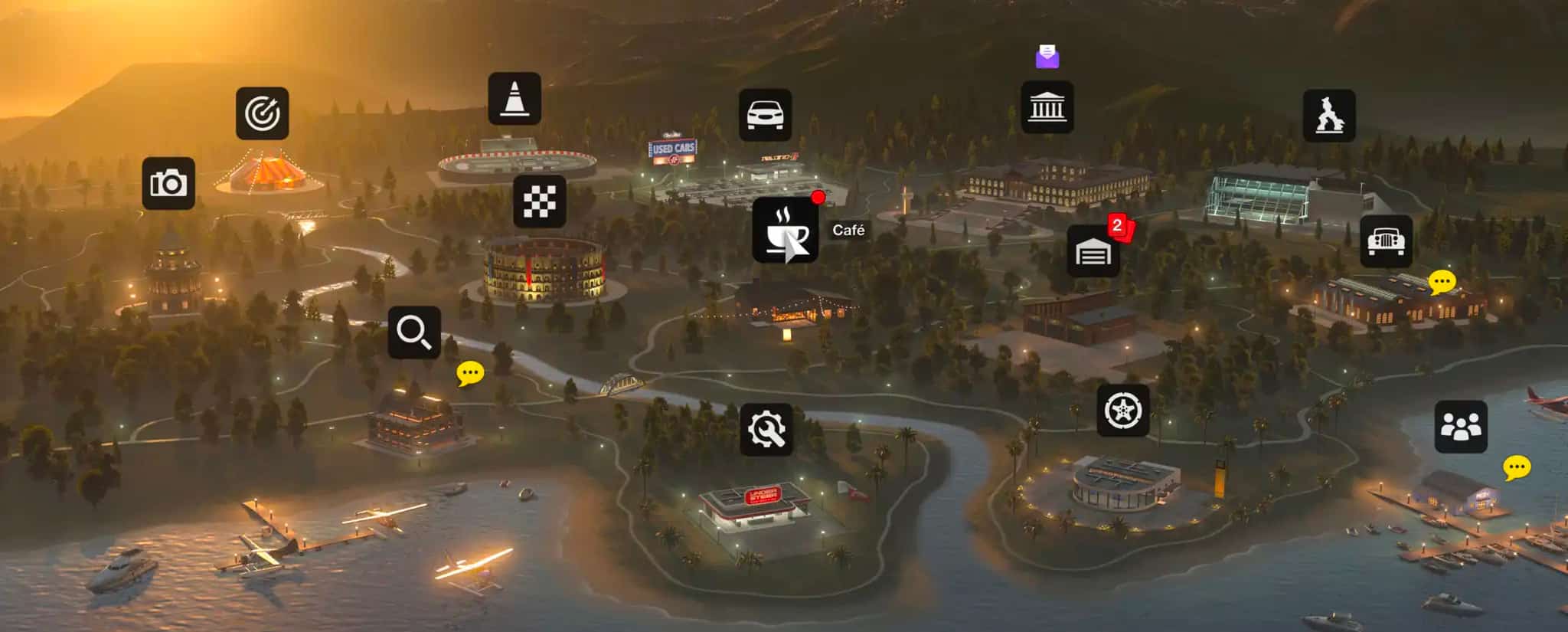This screenshot has width=1568, height=632.
Task: Select the target missions icon
Action: pyautogui.click(x=262, y=113)
